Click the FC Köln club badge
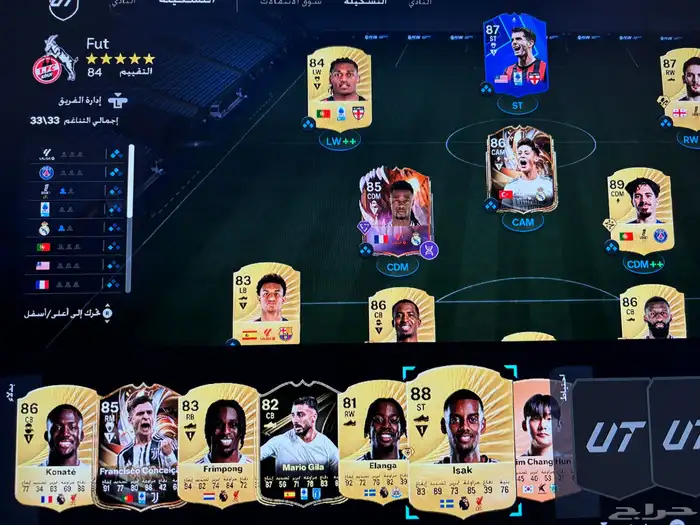 [x=47, y=60]
